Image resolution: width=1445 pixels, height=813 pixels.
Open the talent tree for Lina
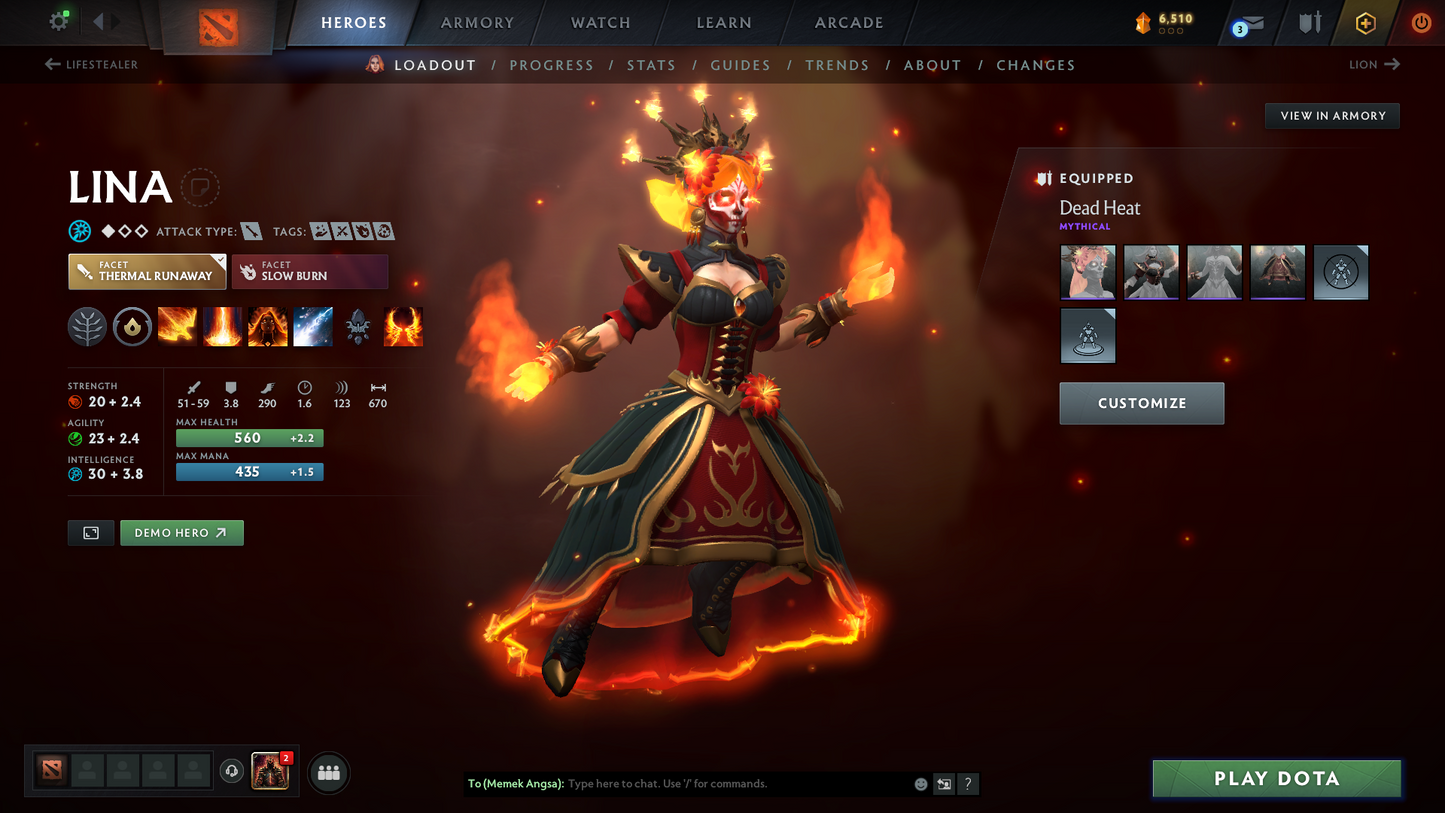click(x=87, y=327)
